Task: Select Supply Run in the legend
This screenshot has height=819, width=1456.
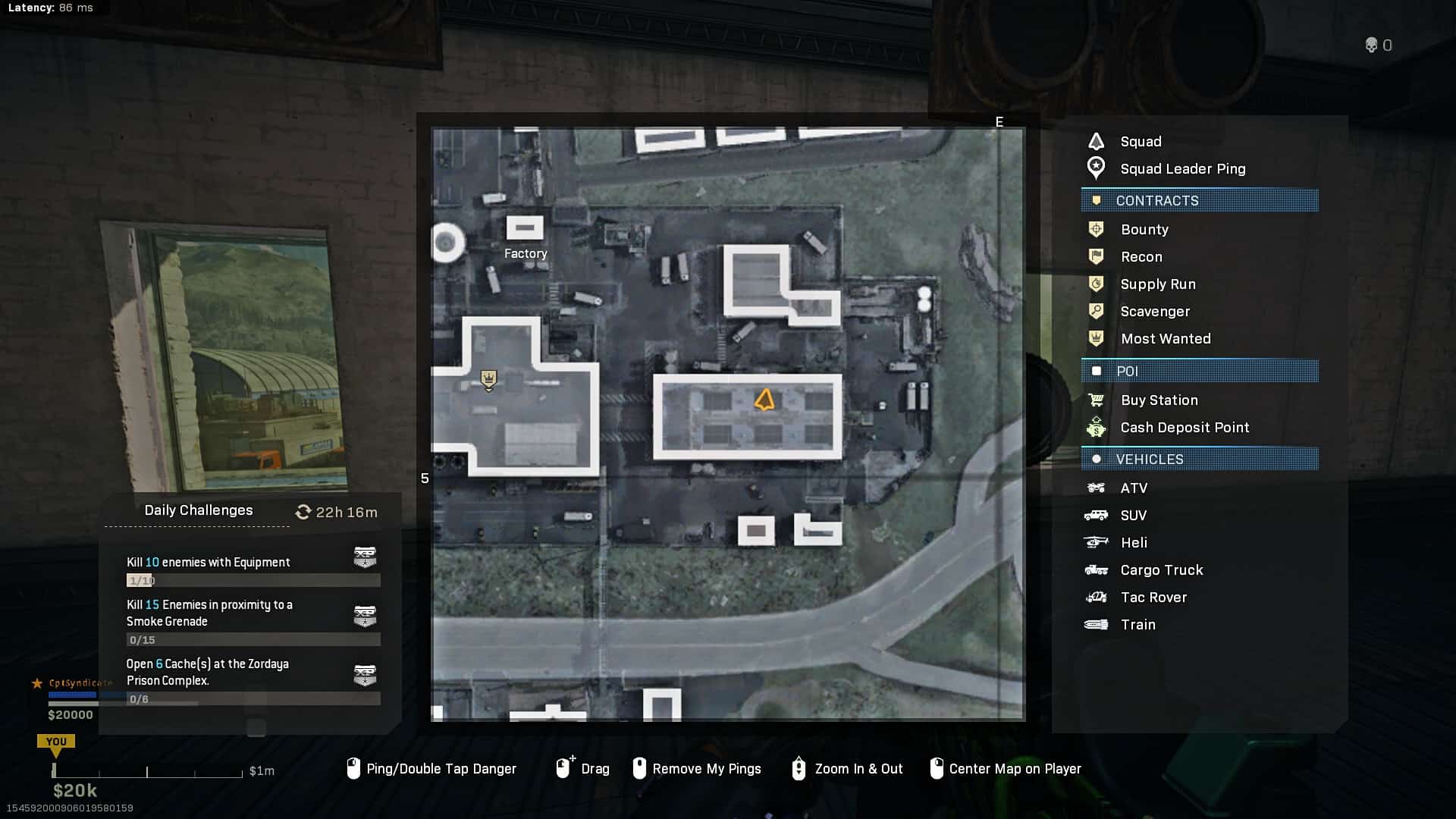Action: tap(1158, 284)
